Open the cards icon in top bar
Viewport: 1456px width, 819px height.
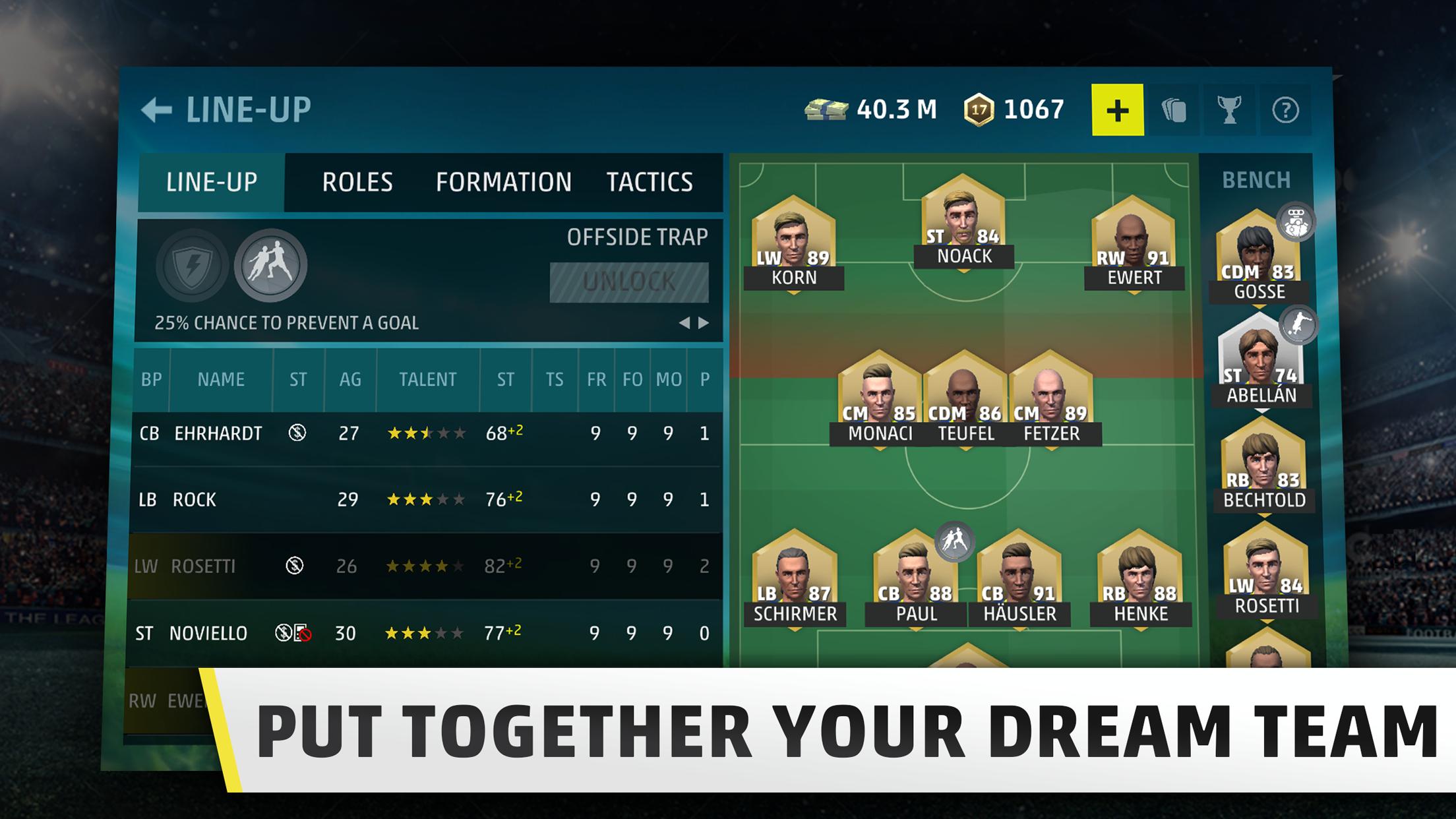(x=1174, y=110)
